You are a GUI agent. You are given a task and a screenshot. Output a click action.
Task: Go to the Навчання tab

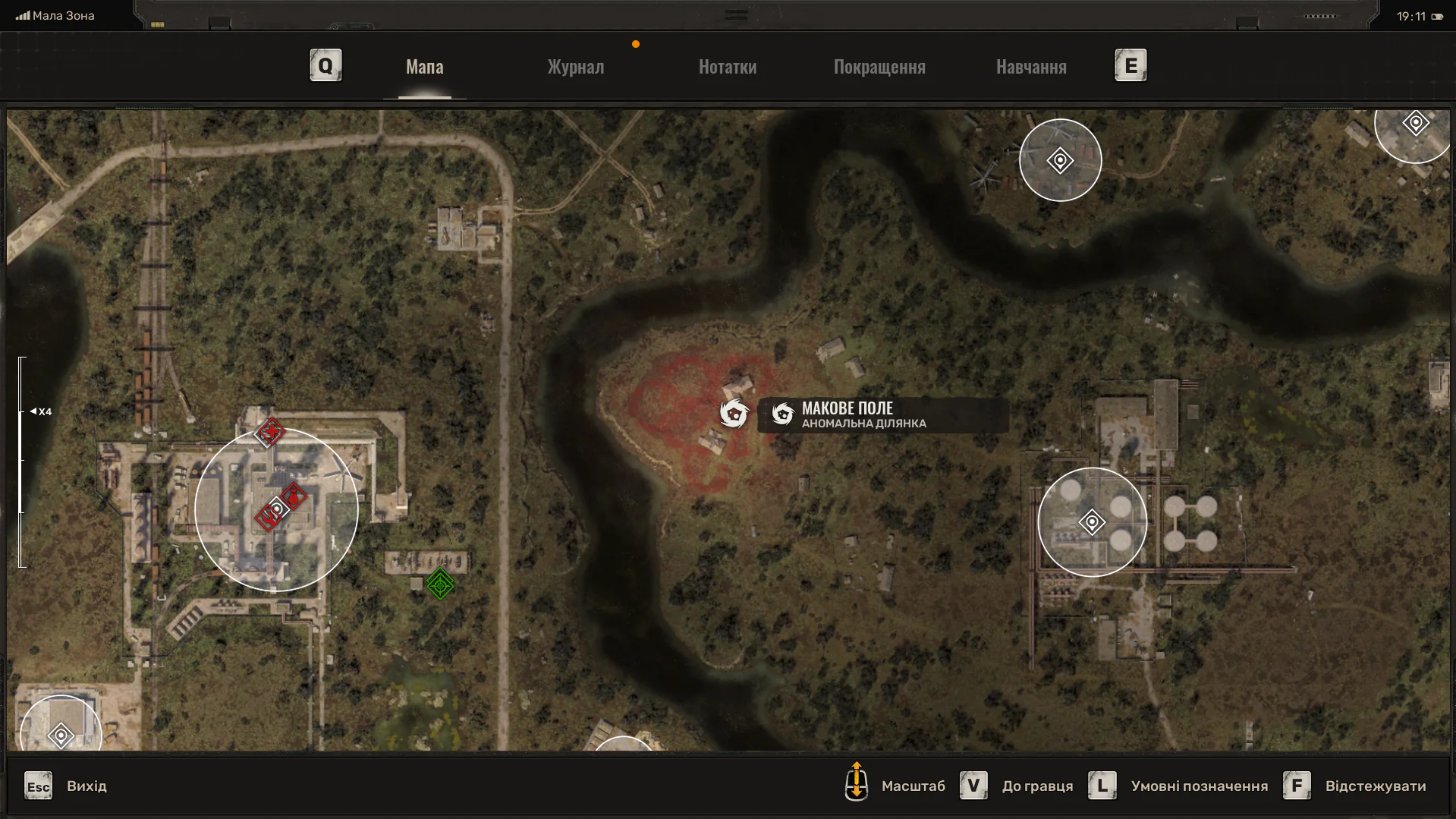[x=1031, y=67]
